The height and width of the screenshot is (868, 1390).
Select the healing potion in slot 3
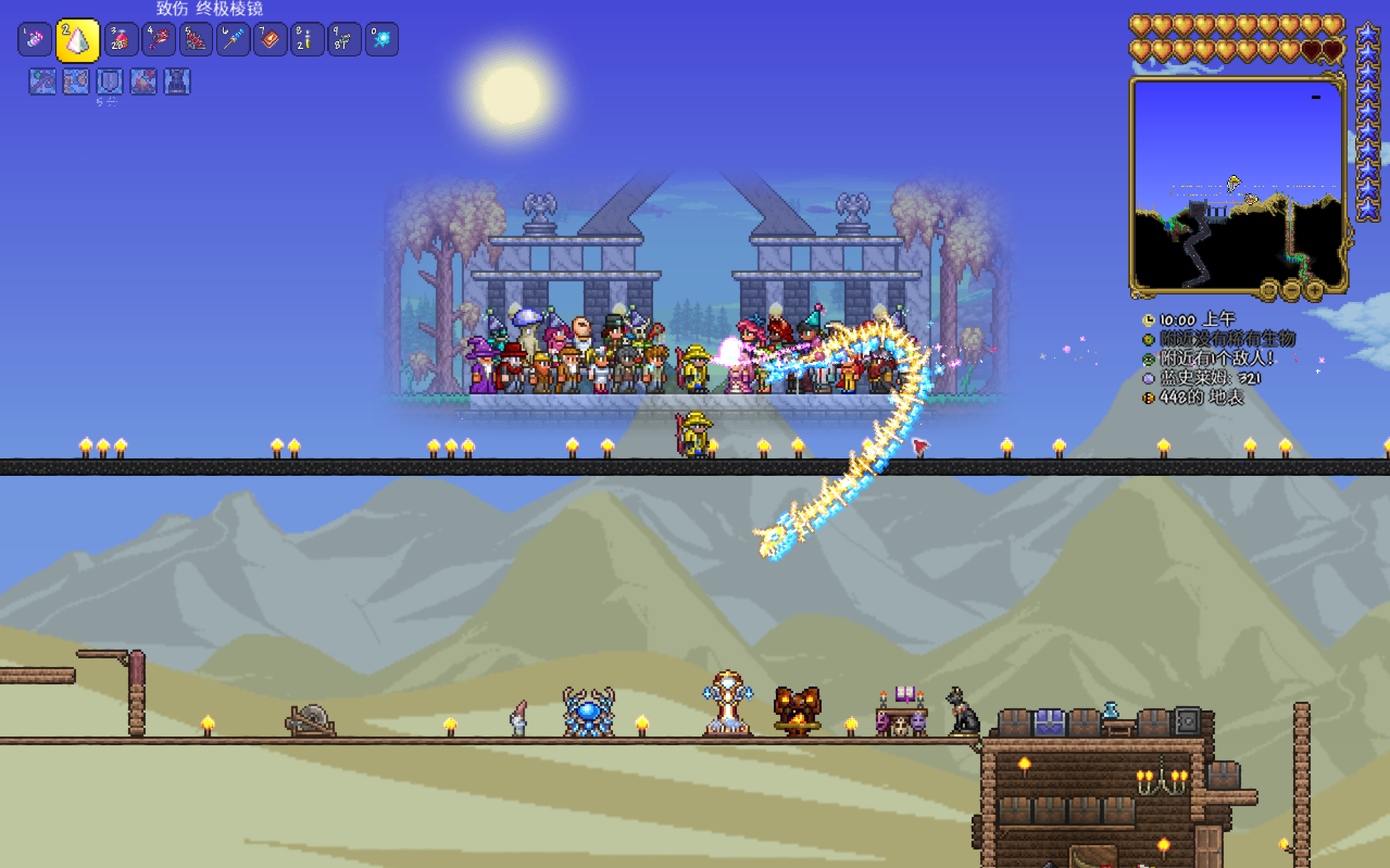pos(121,40)
